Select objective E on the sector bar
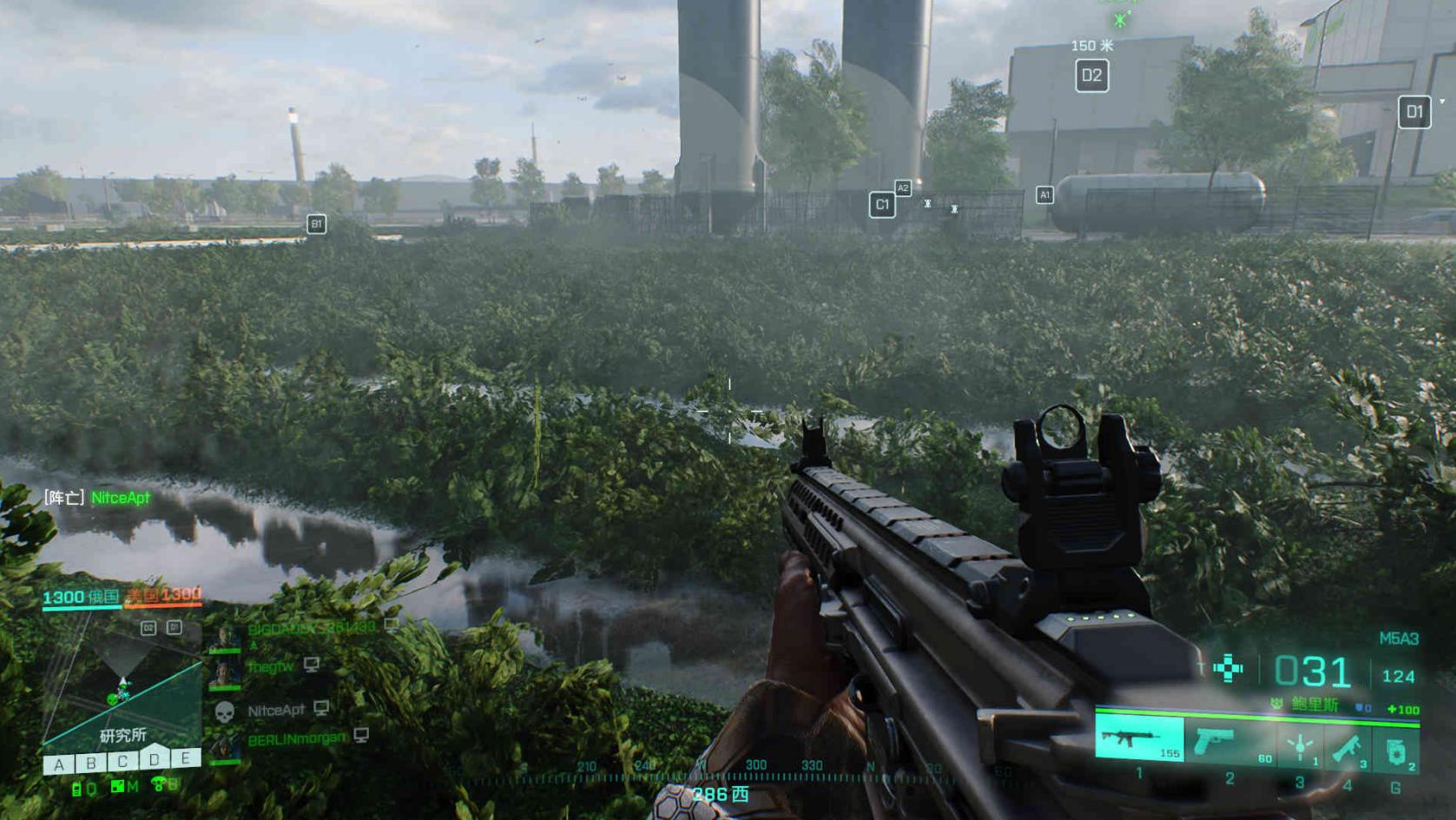This screenshot has height=820, width=1456. click(x=185, y=758)
